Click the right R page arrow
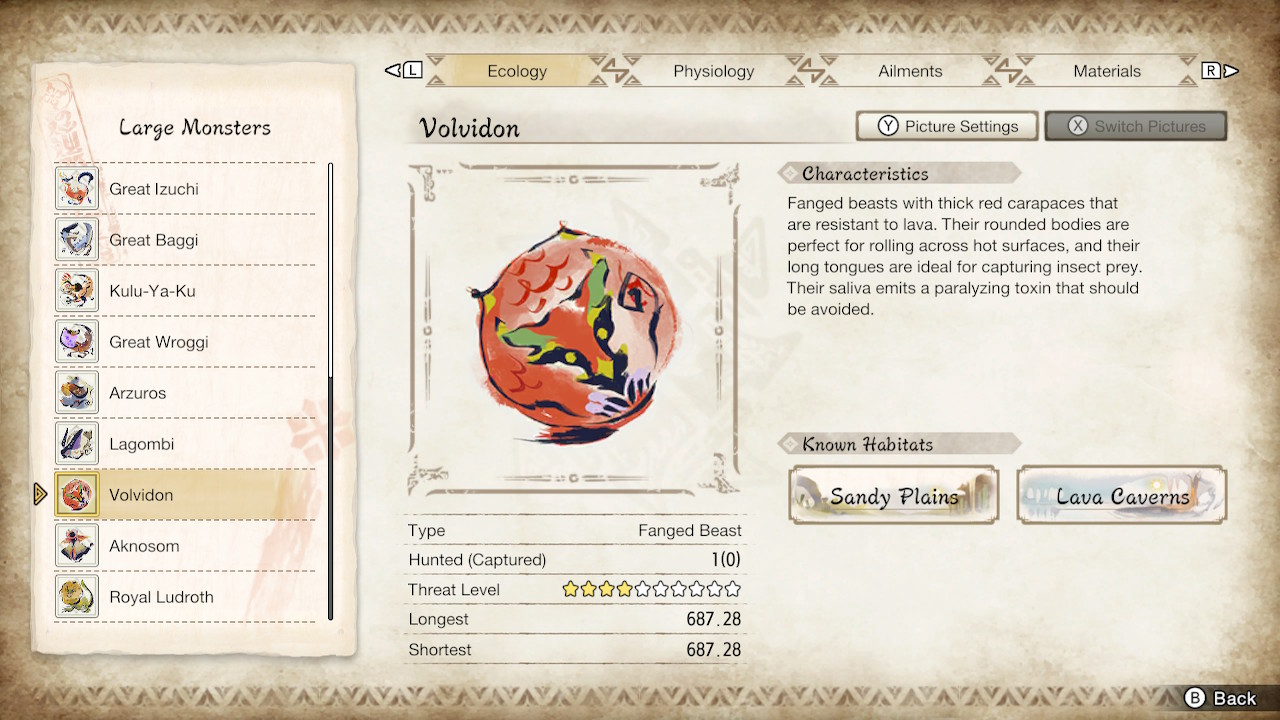 [1222, 70]
